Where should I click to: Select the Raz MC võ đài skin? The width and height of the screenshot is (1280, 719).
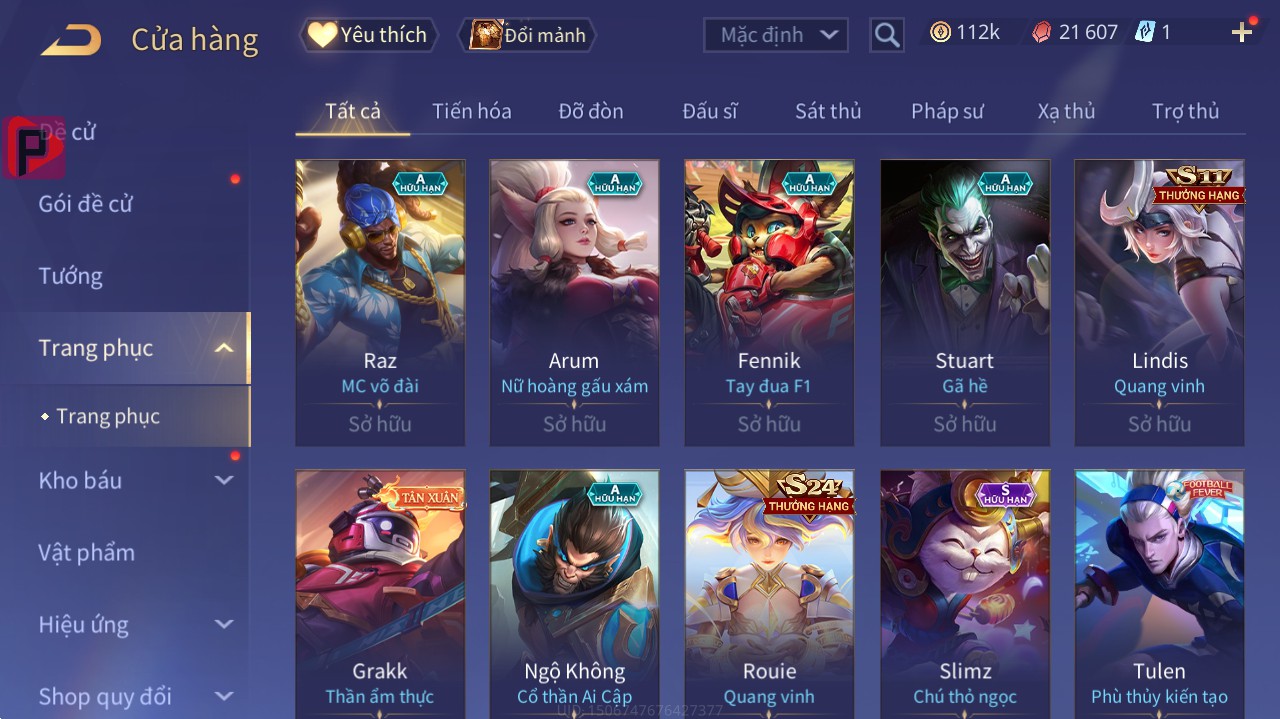380,302
